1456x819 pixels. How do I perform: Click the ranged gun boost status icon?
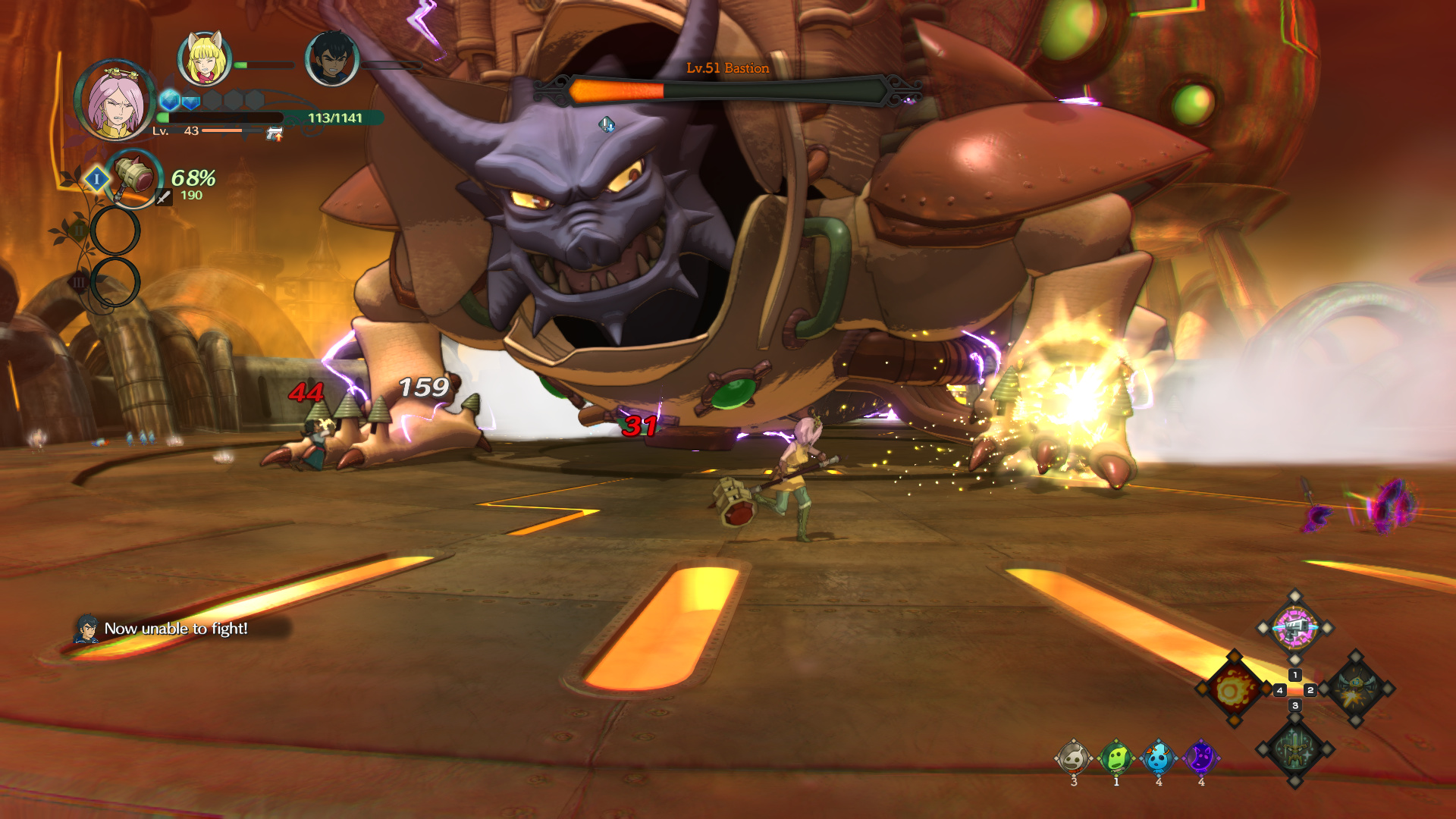pyautogui.click(x=275, y=134)
